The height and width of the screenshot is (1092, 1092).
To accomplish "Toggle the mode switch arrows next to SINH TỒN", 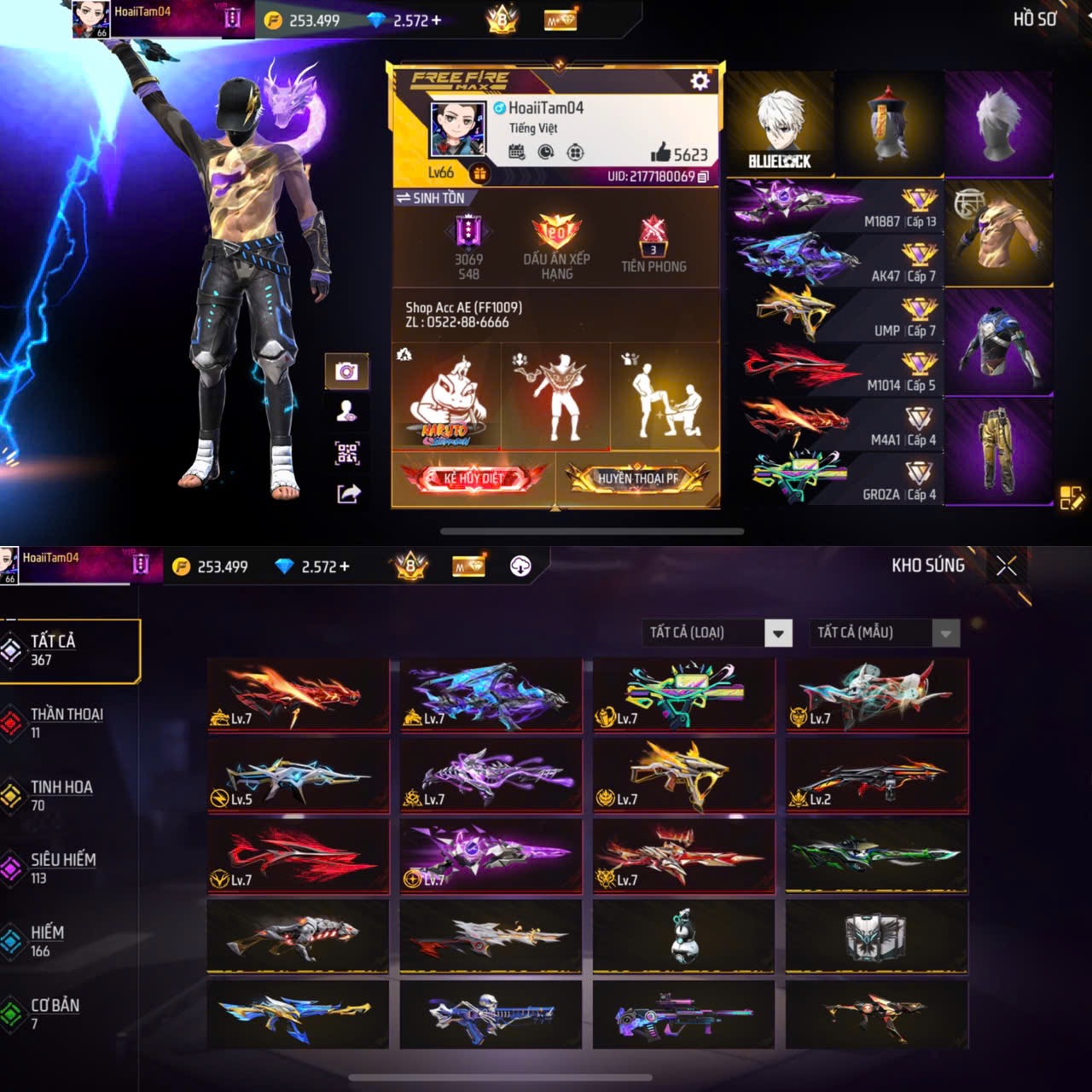I will [x=404, y=195].
